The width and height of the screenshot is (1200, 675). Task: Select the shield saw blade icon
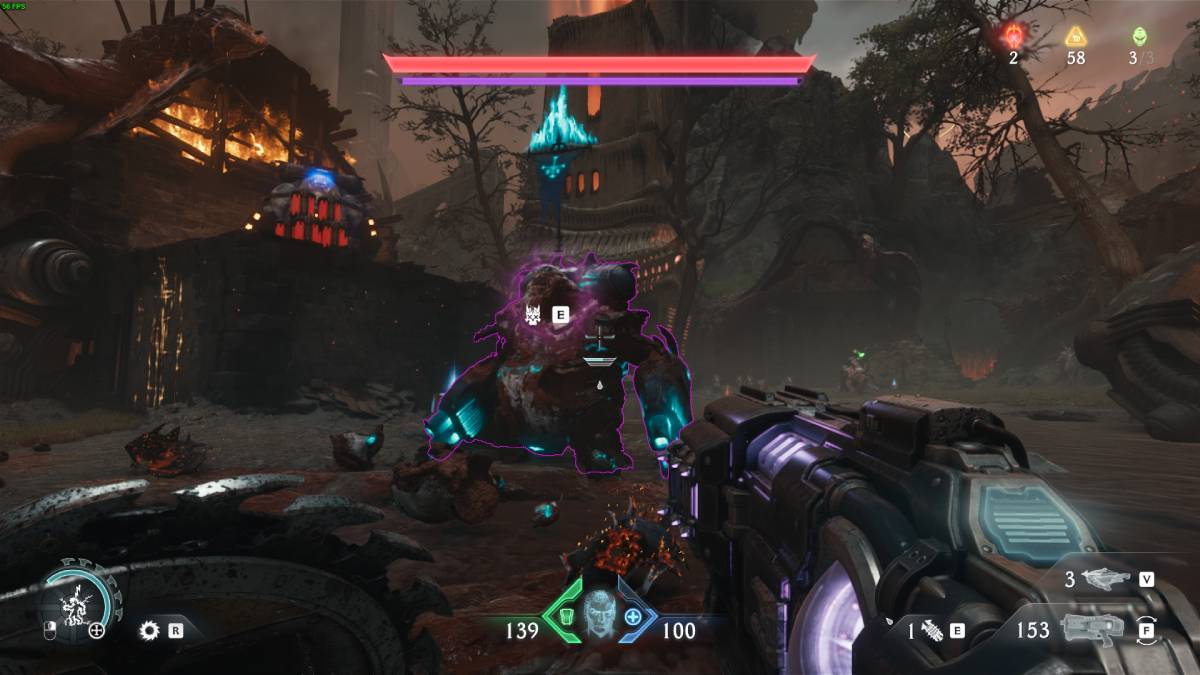[150, 630]
